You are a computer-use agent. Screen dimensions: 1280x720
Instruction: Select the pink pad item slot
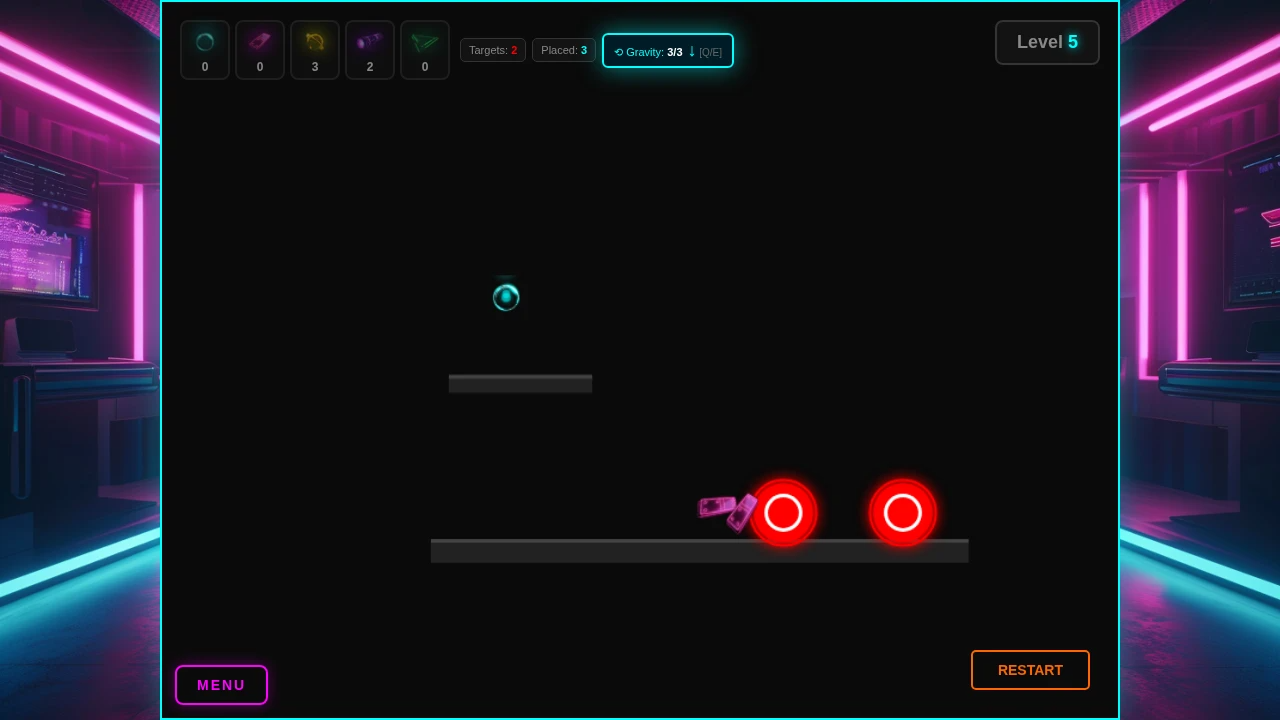tap(260, 50)
